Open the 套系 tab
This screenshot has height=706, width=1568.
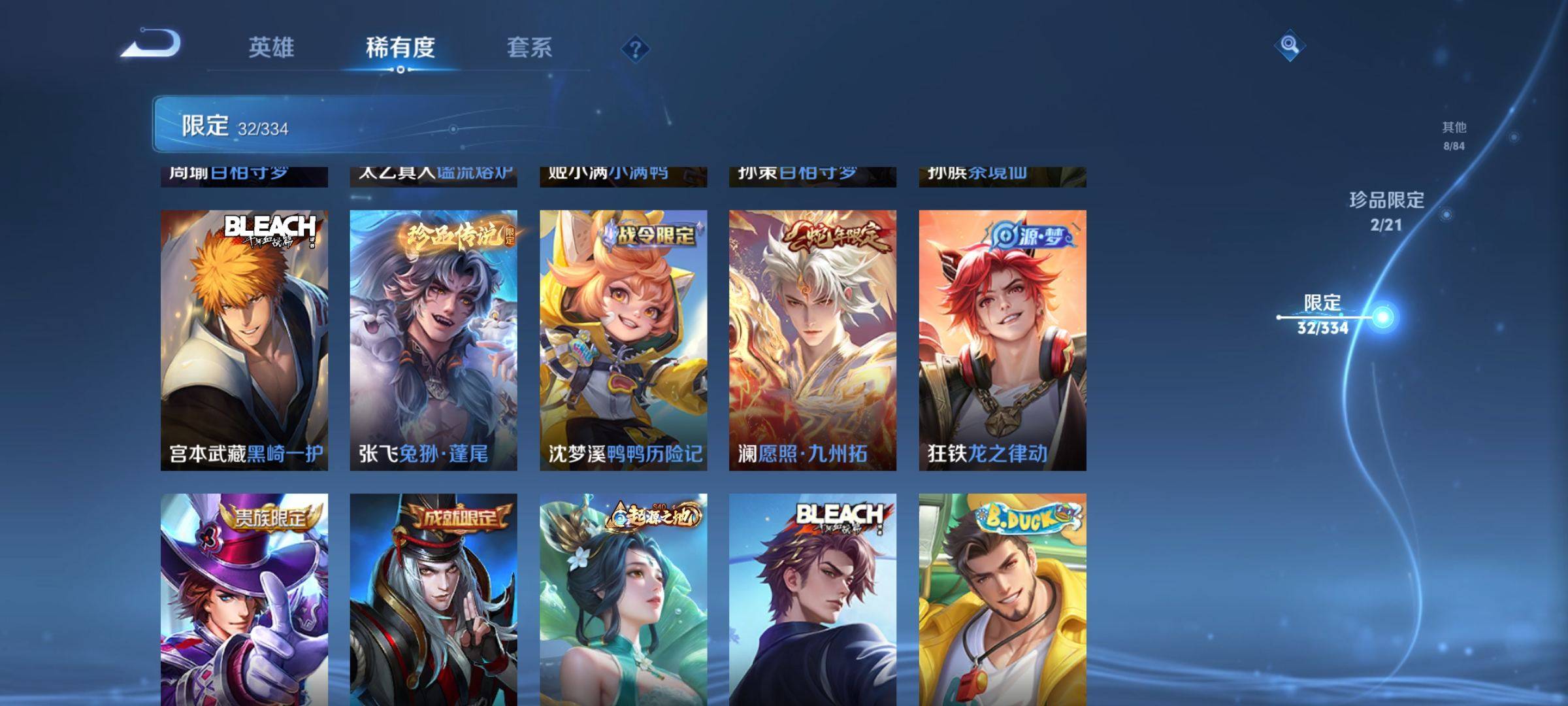(x=529, y=47)
